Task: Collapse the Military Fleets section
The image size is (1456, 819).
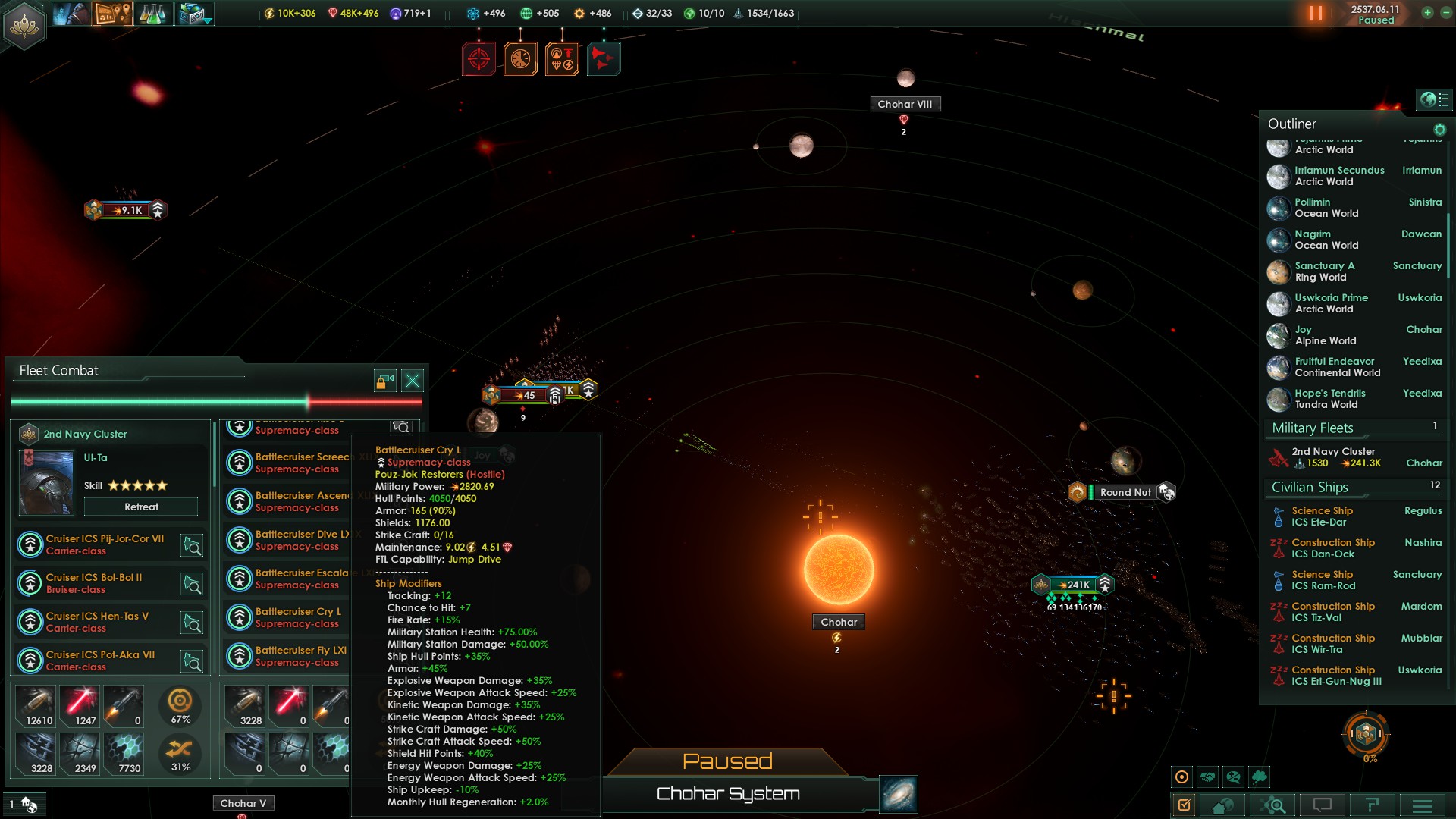Action: point(1312,428)
